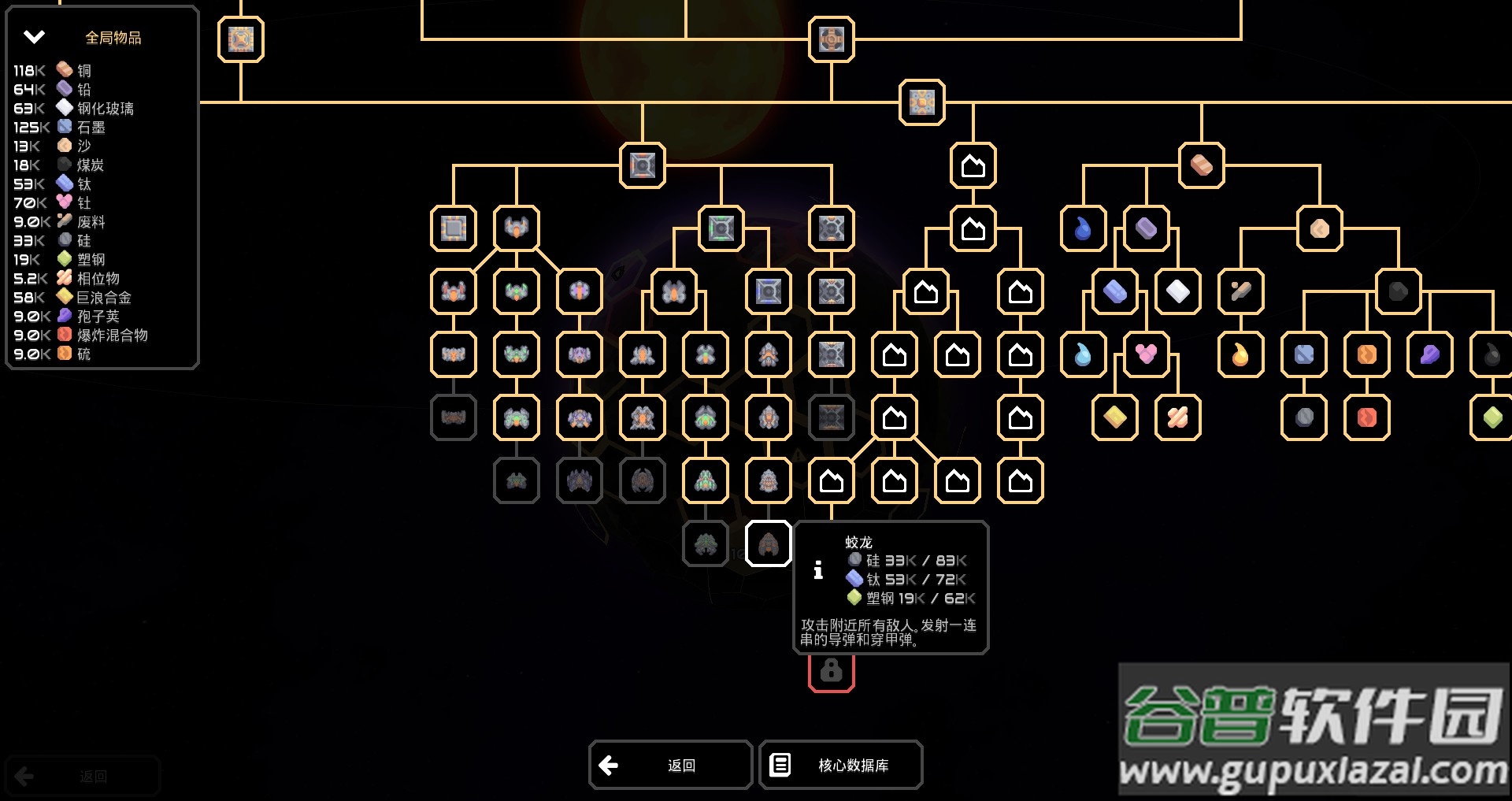Open the orange pyratite node
Viewport: 1512px width, 801px height.
tap(1366, 354)
